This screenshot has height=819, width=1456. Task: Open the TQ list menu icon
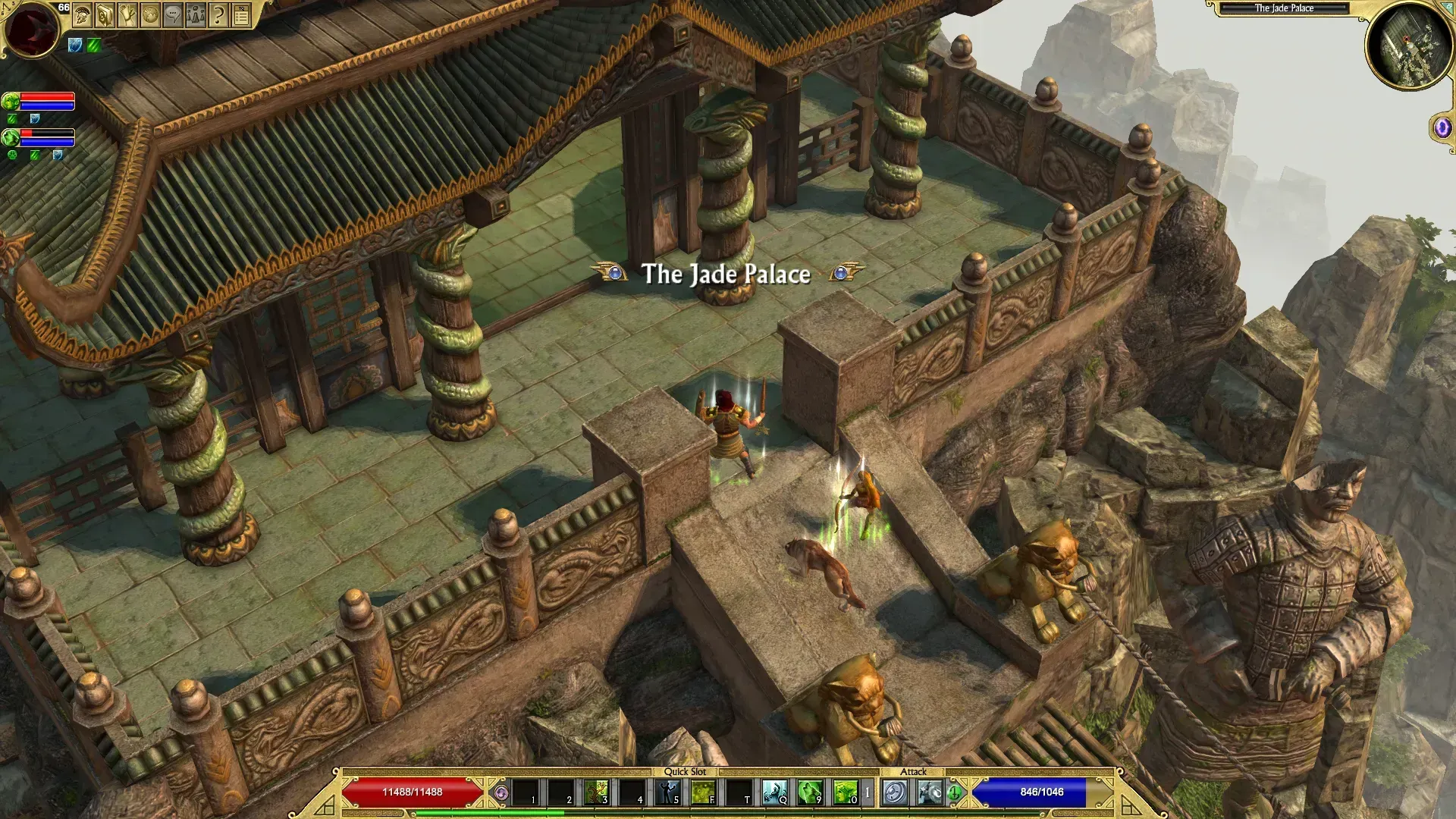pos(241,15)
